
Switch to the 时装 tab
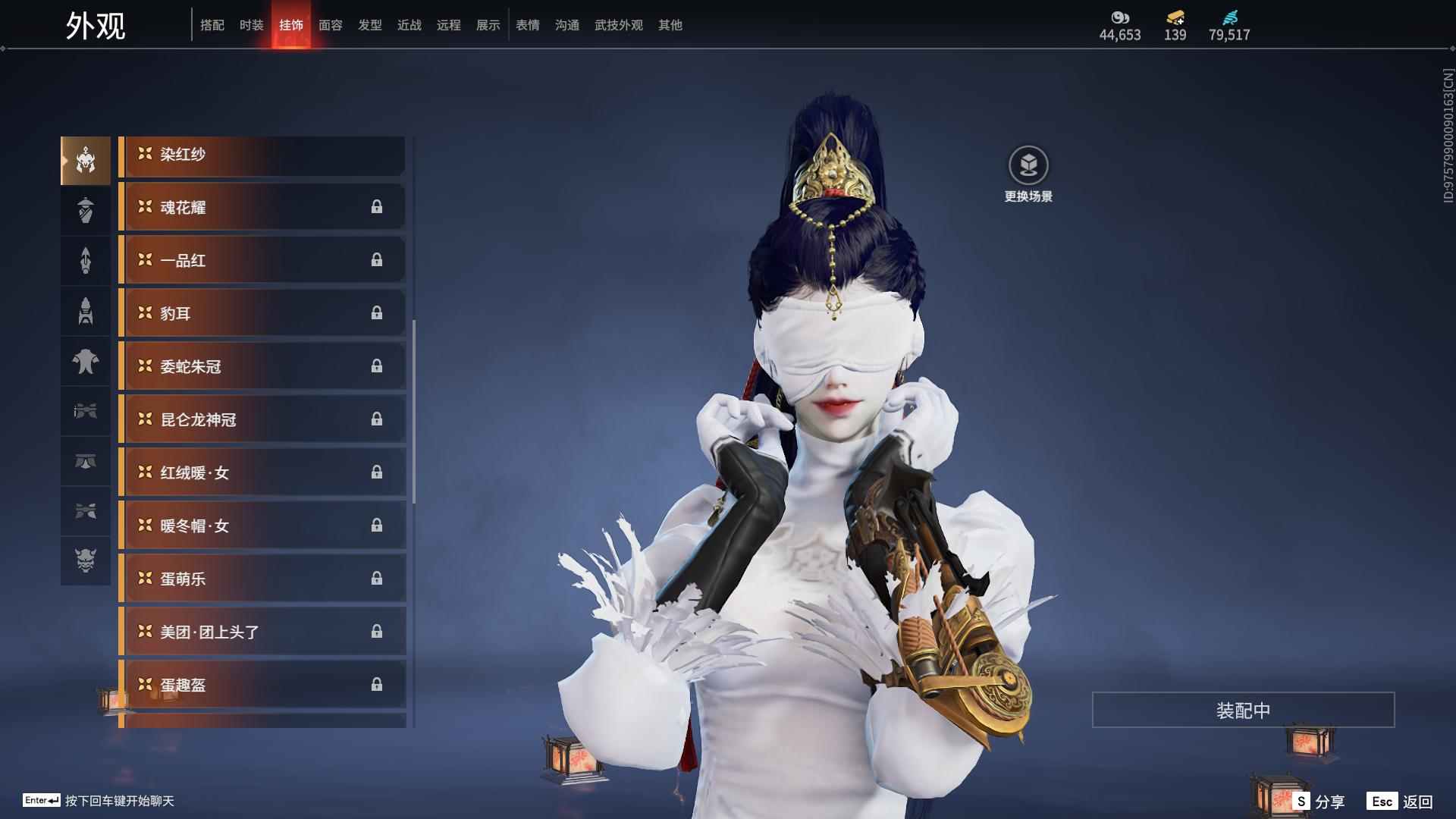pos(251,24)
